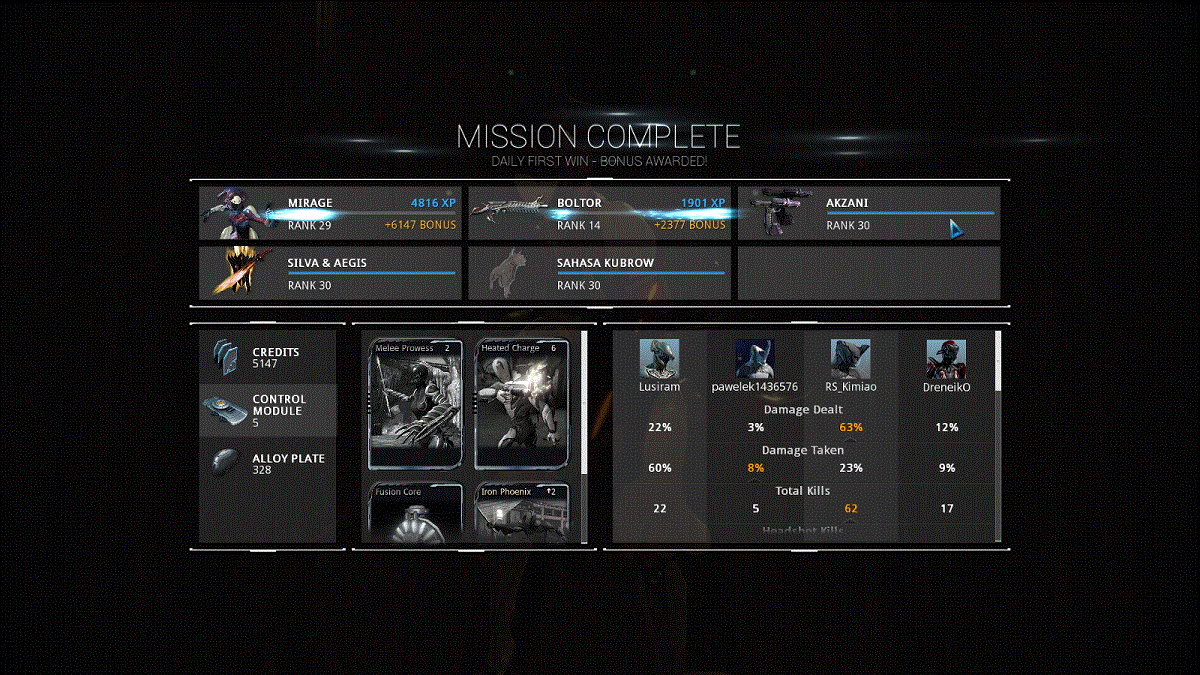Screen dimensions: 1200x675
Task: Select the Mirage warframe XP panel
Action: [330, 213]
